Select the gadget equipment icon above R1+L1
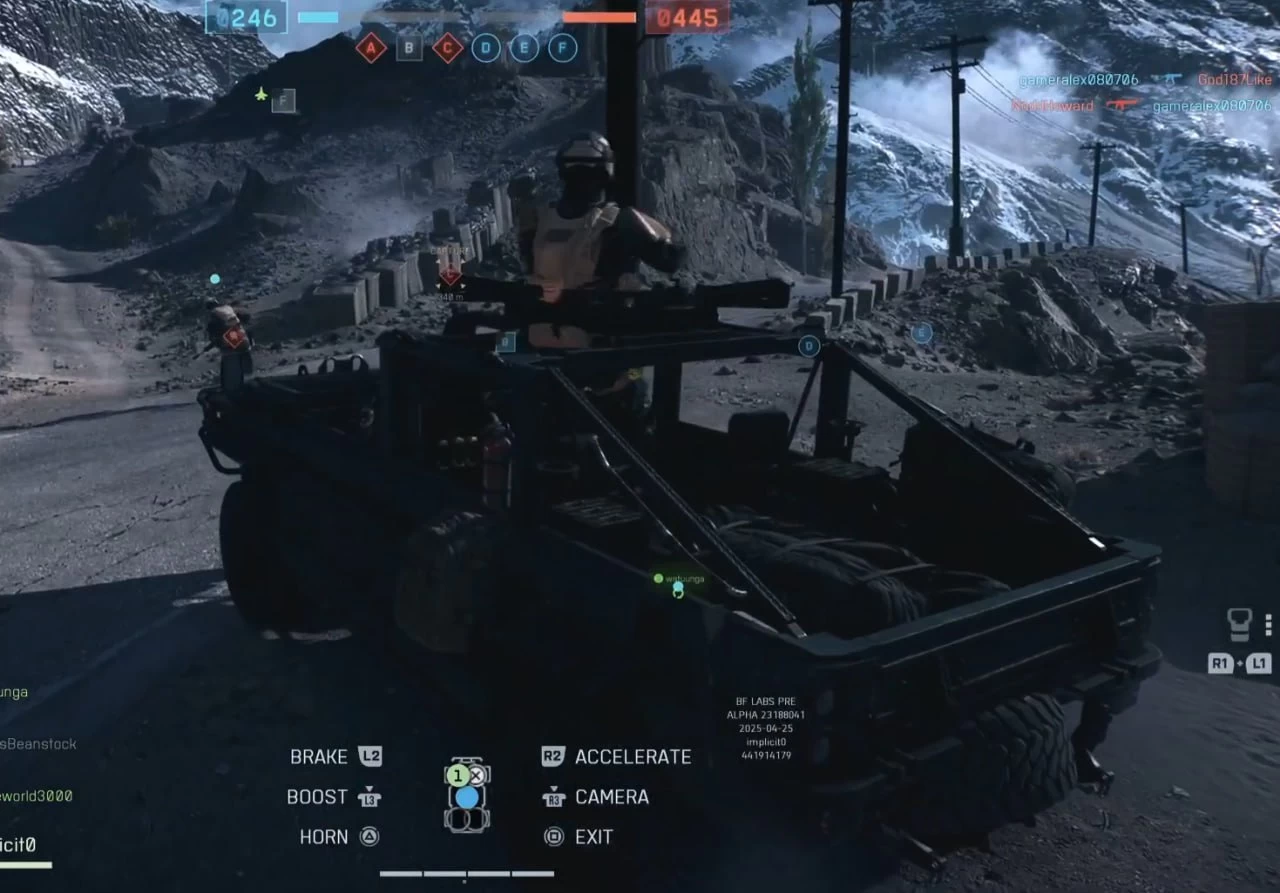Screen dimensions: 1280x893 (1240, 625)
